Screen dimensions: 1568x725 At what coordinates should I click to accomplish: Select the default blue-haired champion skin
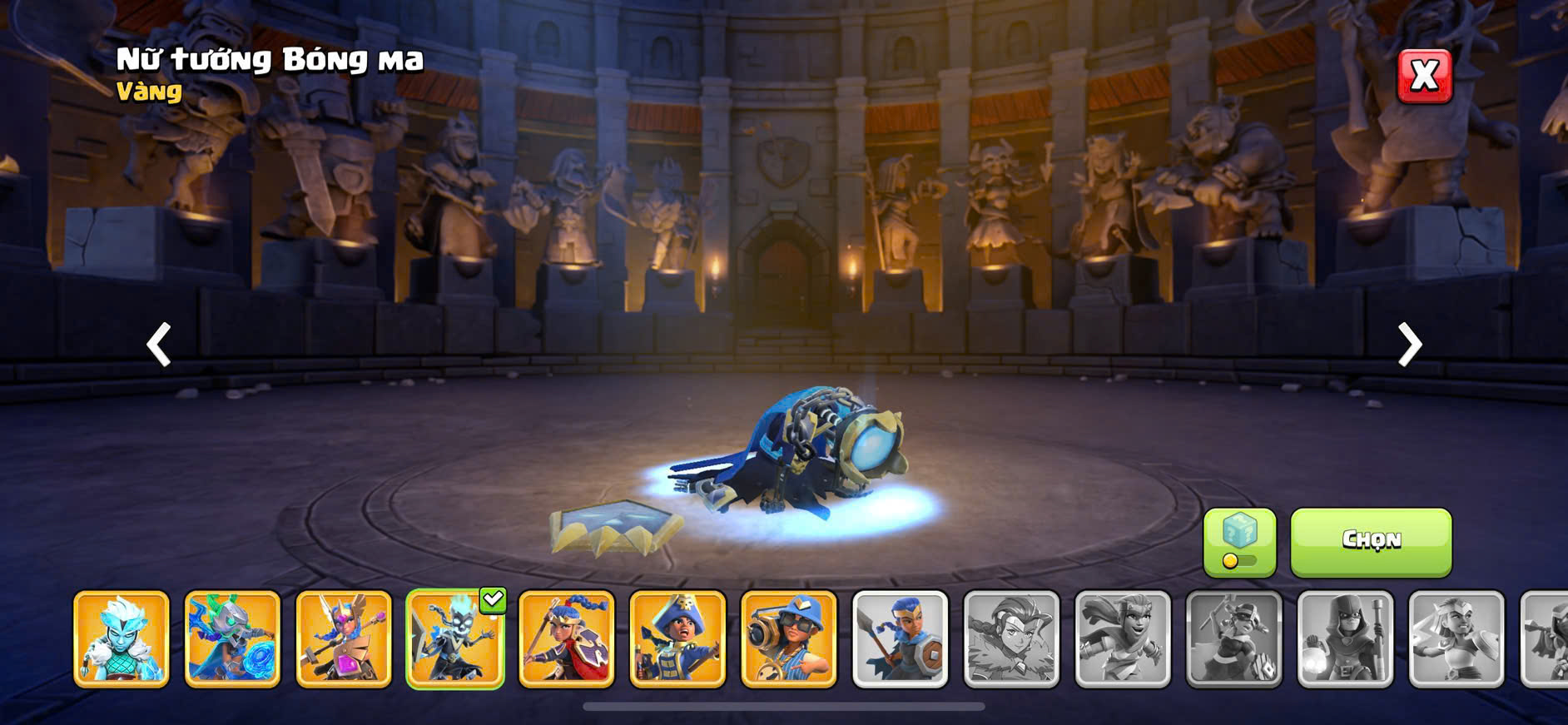901,639
